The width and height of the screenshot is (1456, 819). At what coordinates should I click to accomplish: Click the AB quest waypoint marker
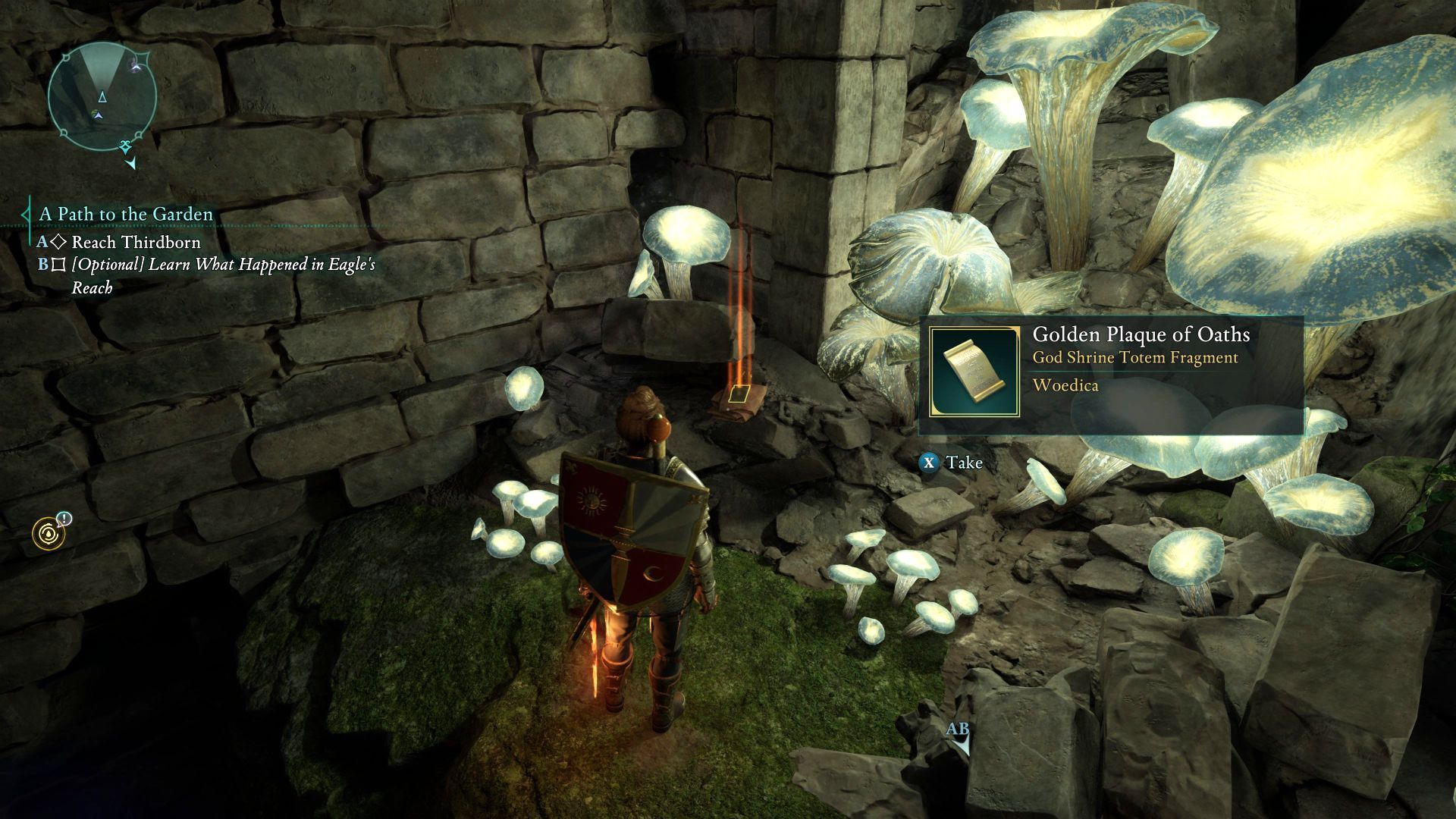(x=959, y=736)
